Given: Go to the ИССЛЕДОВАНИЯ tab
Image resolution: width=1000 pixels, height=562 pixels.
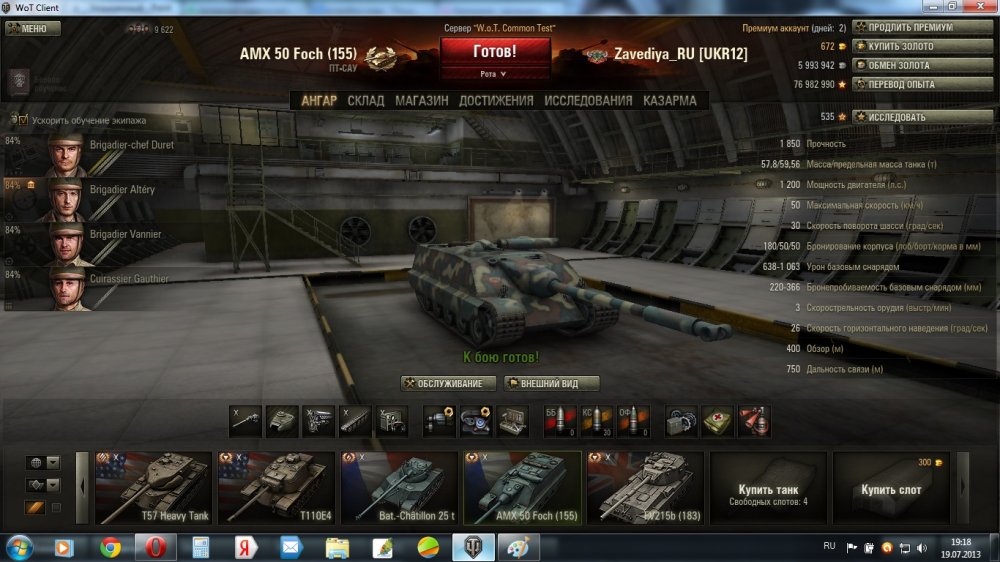Looking at the screenshot, I should (588, 101).
